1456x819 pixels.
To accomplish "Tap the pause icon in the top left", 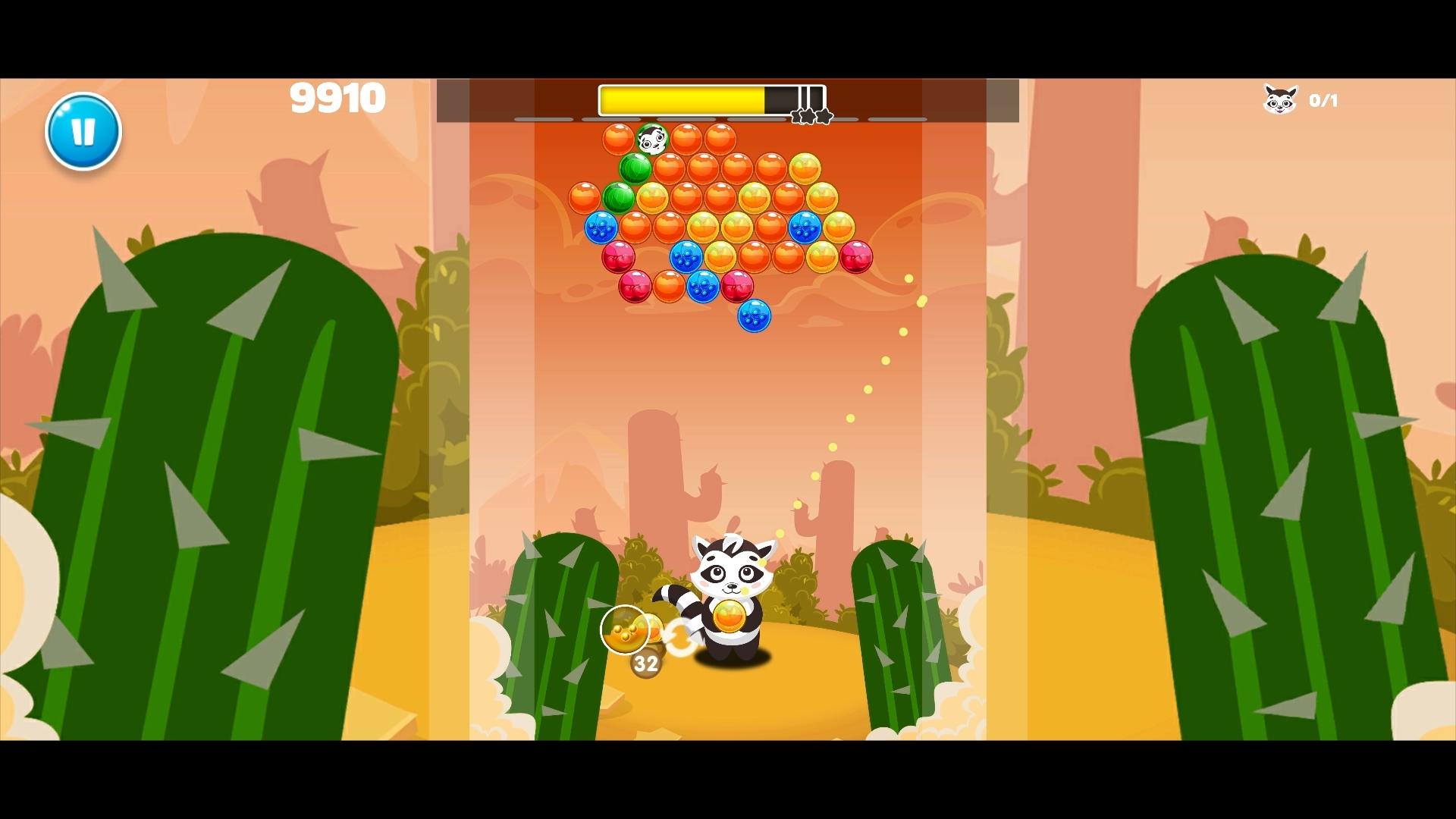I will pos(83,130).
